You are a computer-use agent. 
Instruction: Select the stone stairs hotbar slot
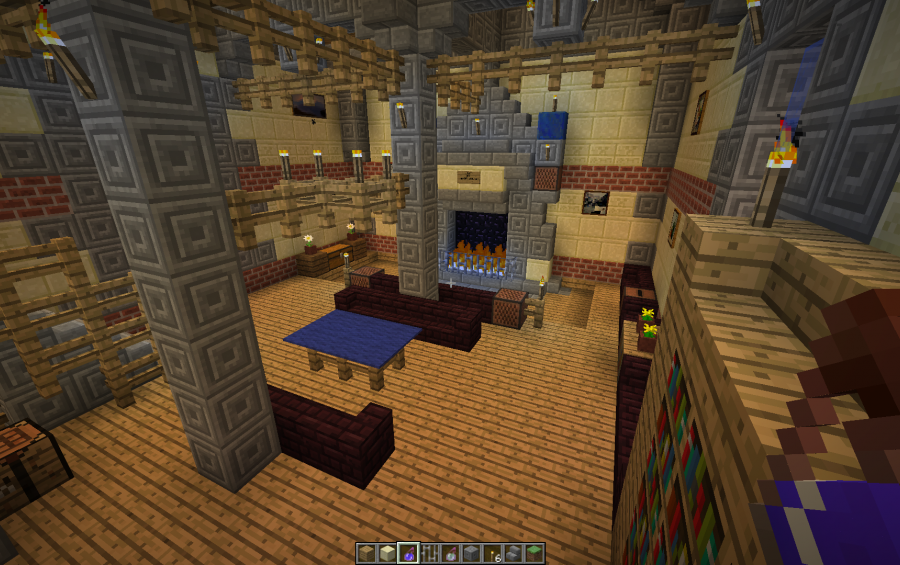pyautogui.click(x=513, y=553)
